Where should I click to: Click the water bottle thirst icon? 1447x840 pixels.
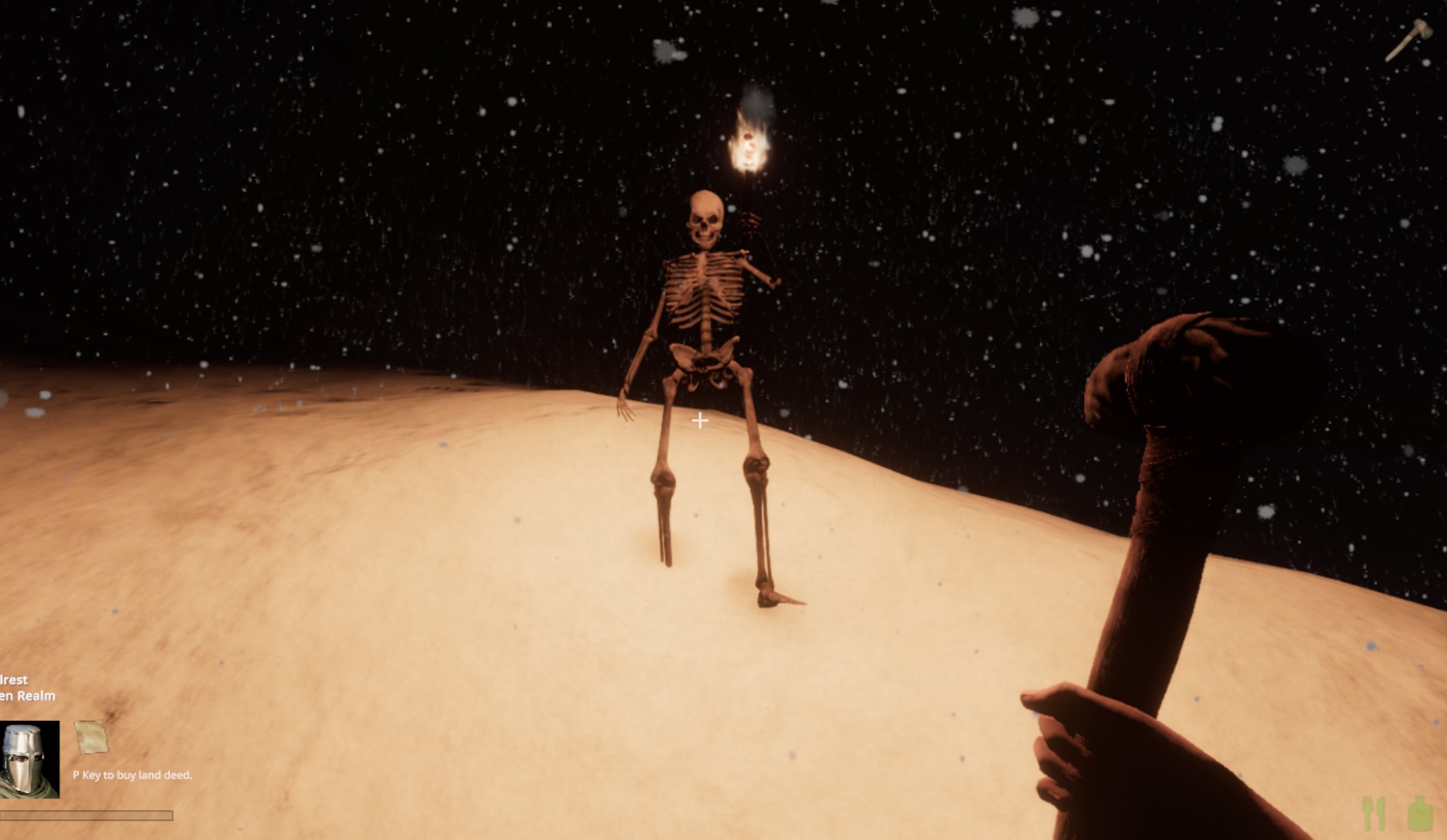point(1421,814)
